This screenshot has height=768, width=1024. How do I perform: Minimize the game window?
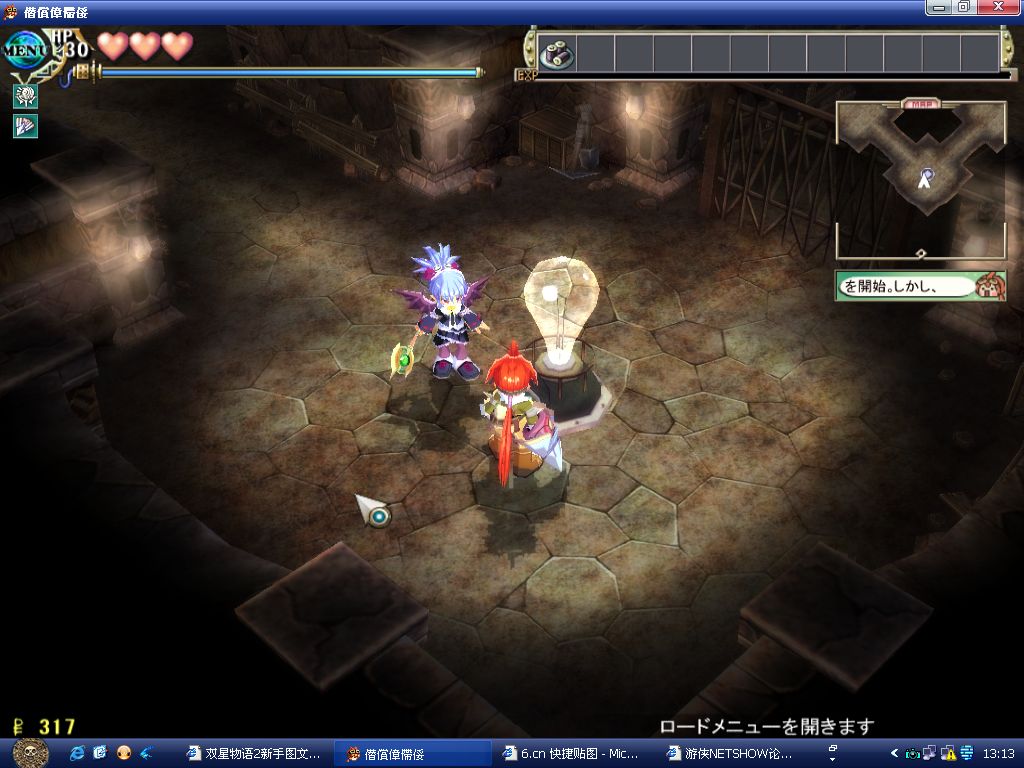937,7
